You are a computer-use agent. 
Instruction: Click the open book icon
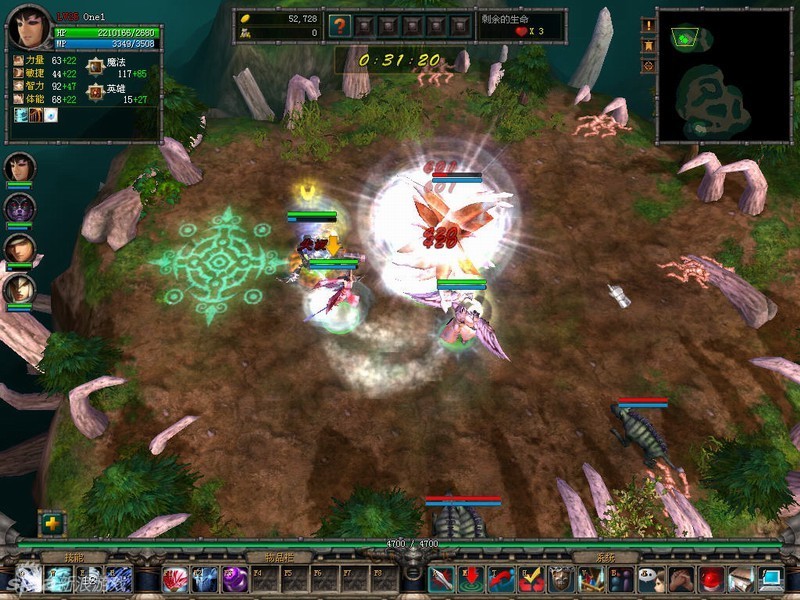[x=741, y=579]
